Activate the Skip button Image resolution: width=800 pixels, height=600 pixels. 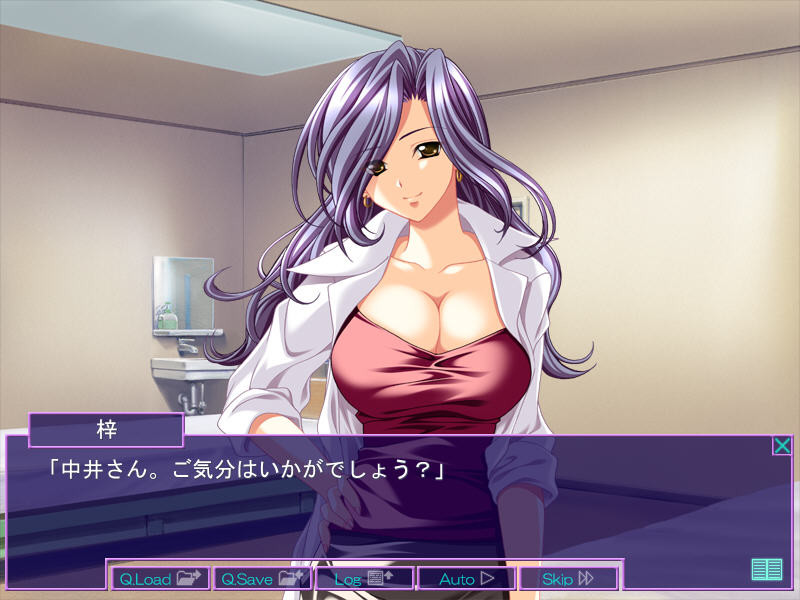click(568, 578)
